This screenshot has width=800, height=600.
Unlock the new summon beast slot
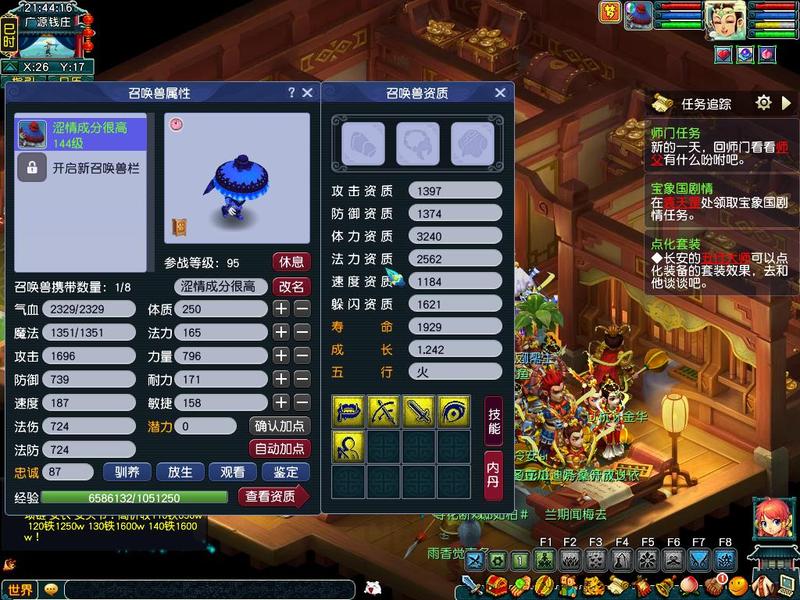tap(80, 167)
